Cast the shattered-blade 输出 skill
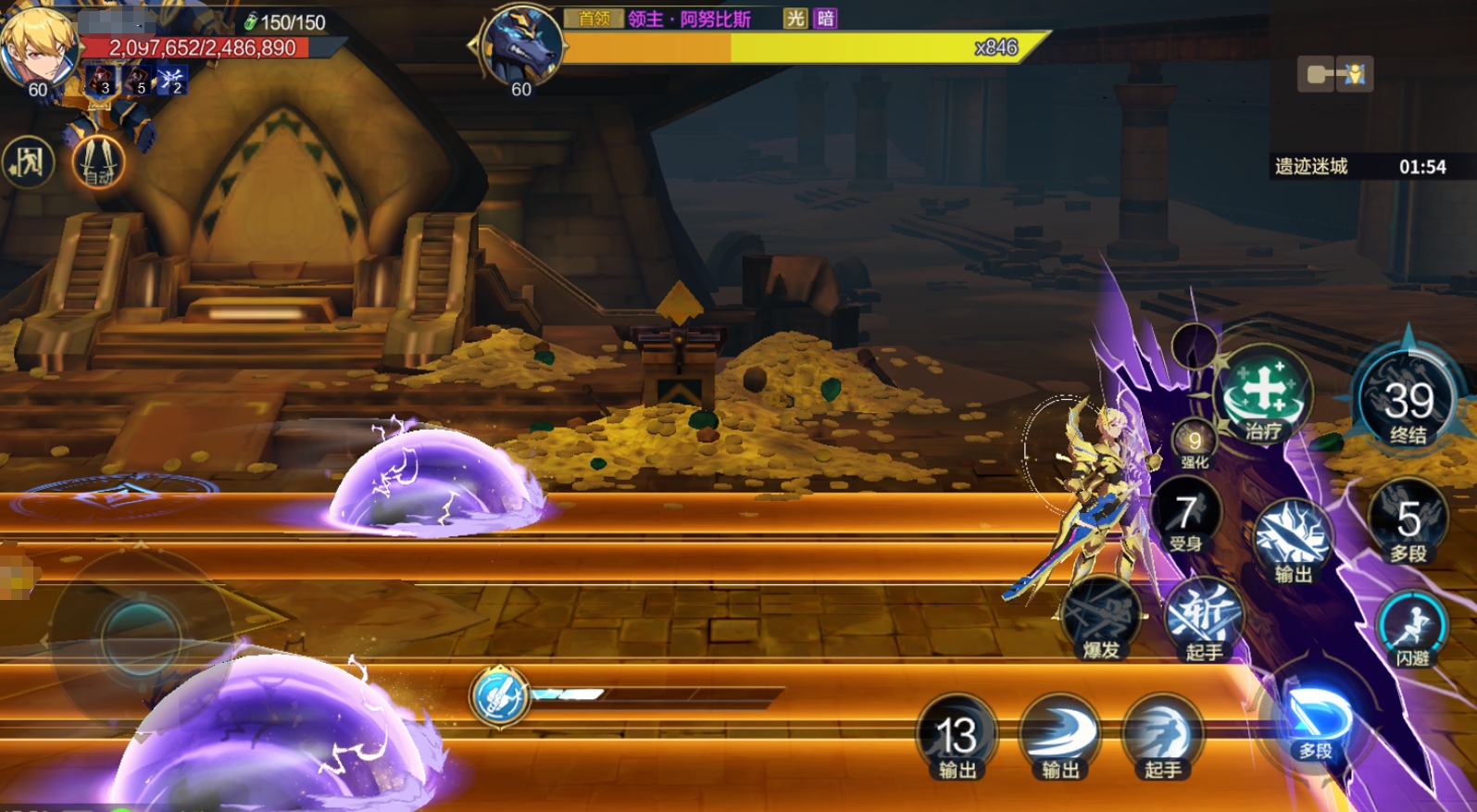This screenshot has width=1477, height=812. (x=1293, y=541)
